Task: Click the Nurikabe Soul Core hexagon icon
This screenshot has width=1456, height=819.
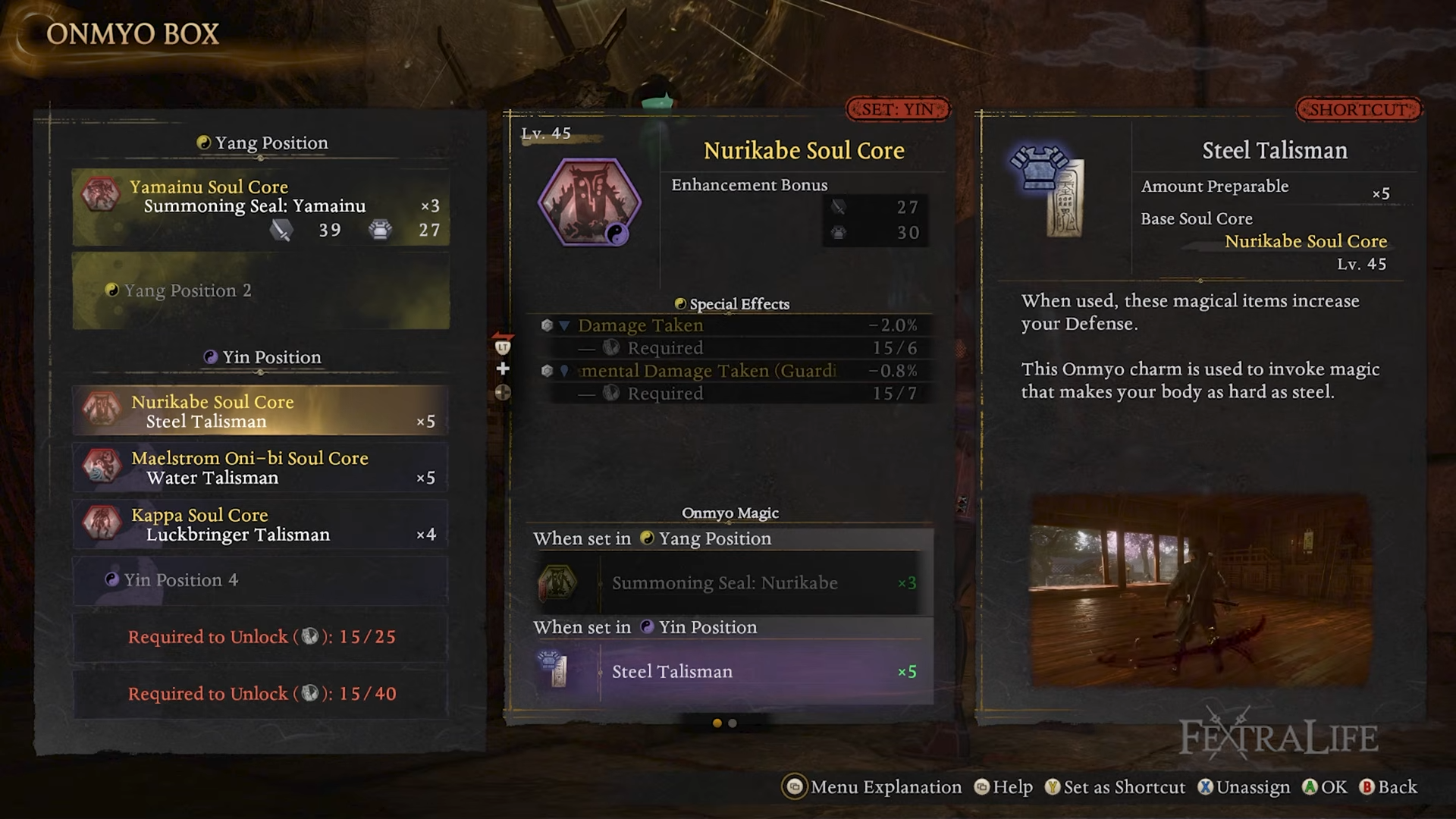Action: pos(589,202)
